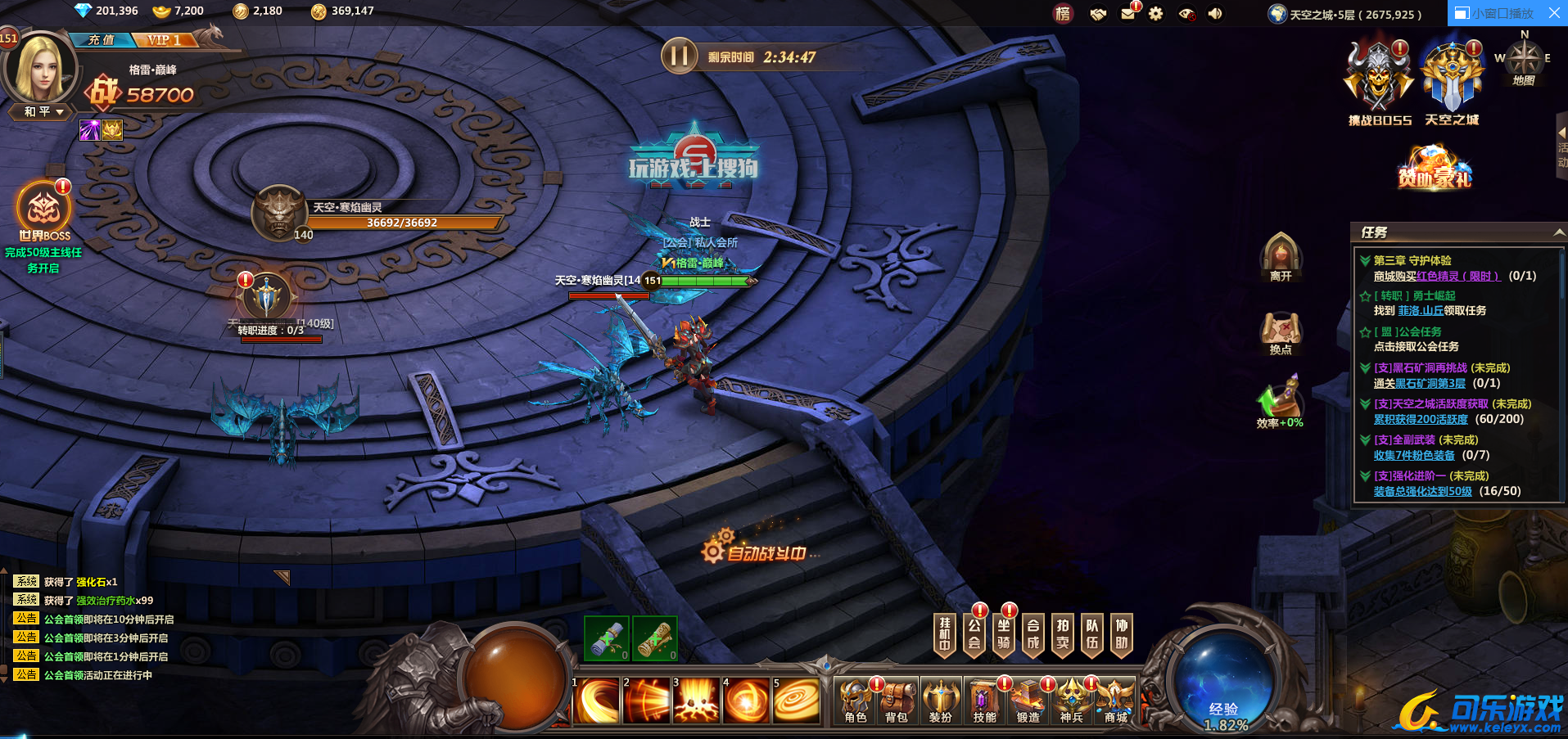Toggle sound with the speaker icon
The image size is (1568, 739).
(x=1215, y=13)
